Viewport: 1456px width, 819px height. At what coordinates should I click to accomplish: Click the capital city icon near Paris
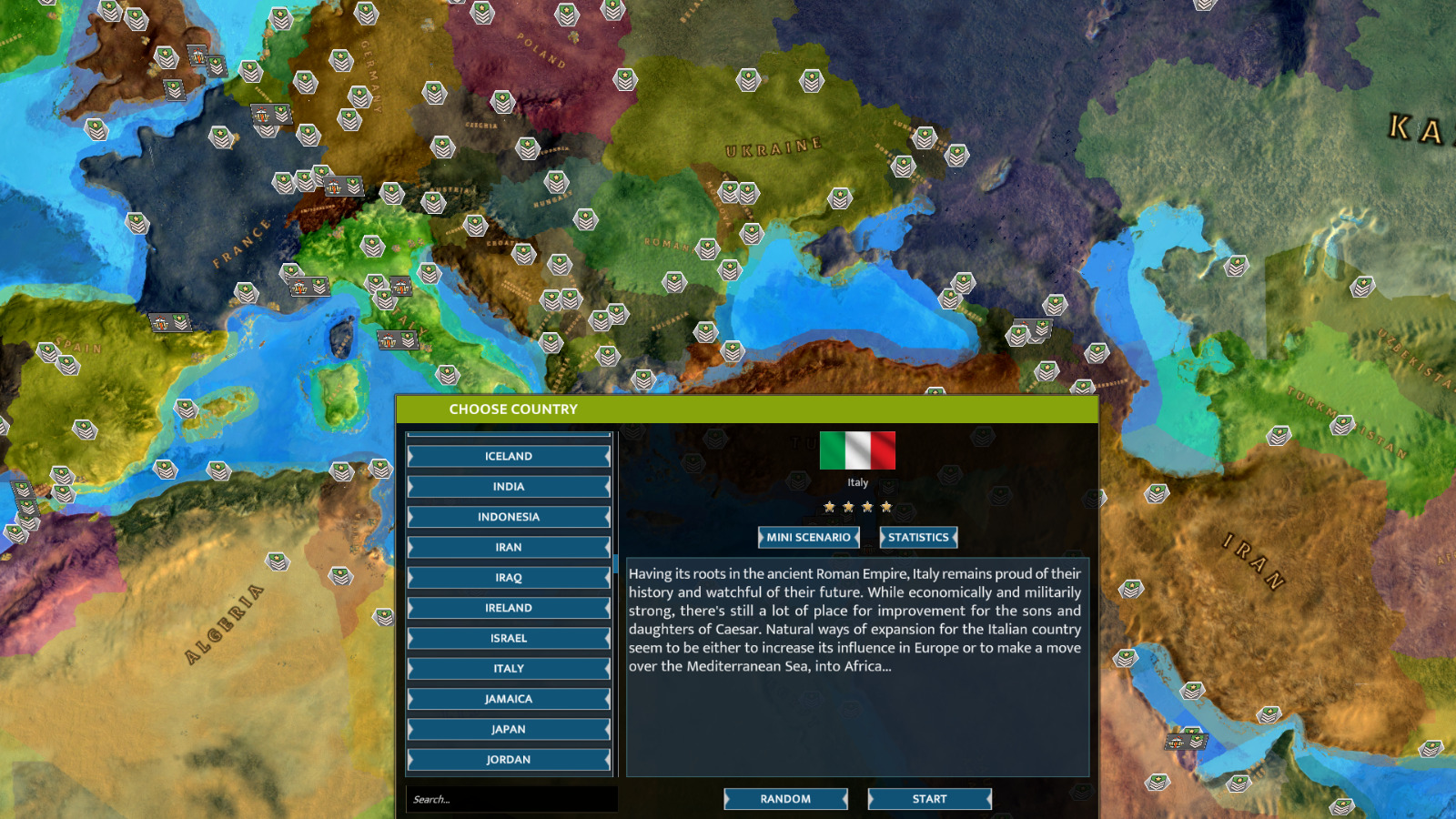pos(262,115)
